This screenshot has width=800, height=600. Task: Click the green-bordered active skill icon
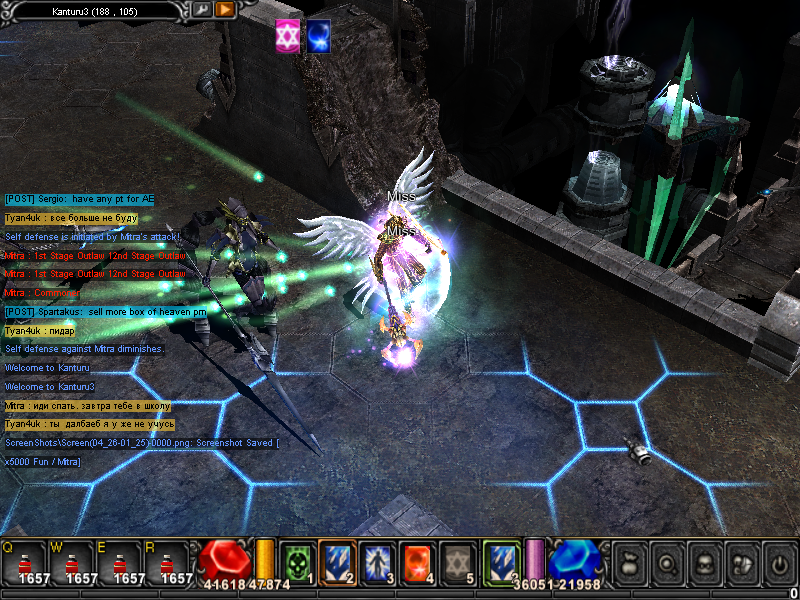500,561
